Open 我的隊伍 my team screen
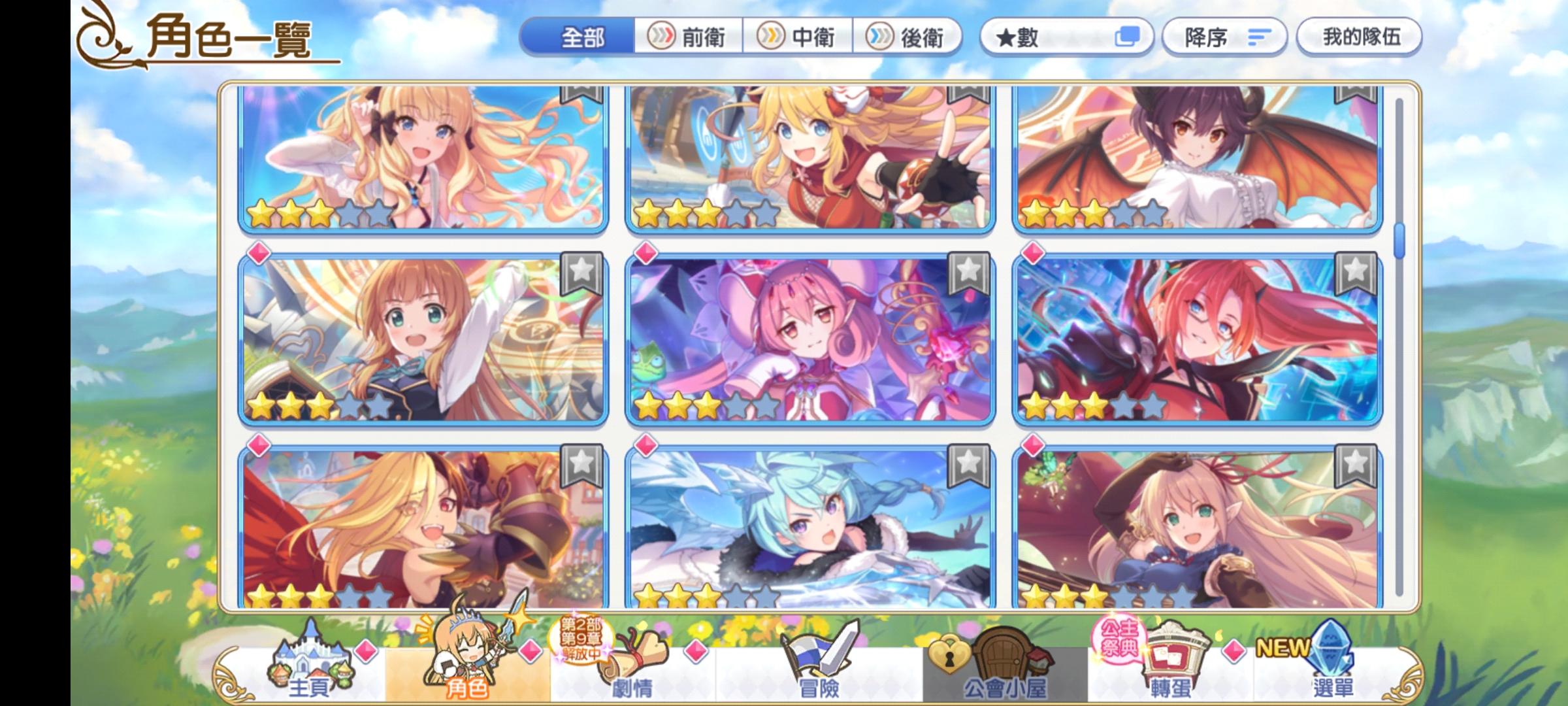 click(1359, 37)
